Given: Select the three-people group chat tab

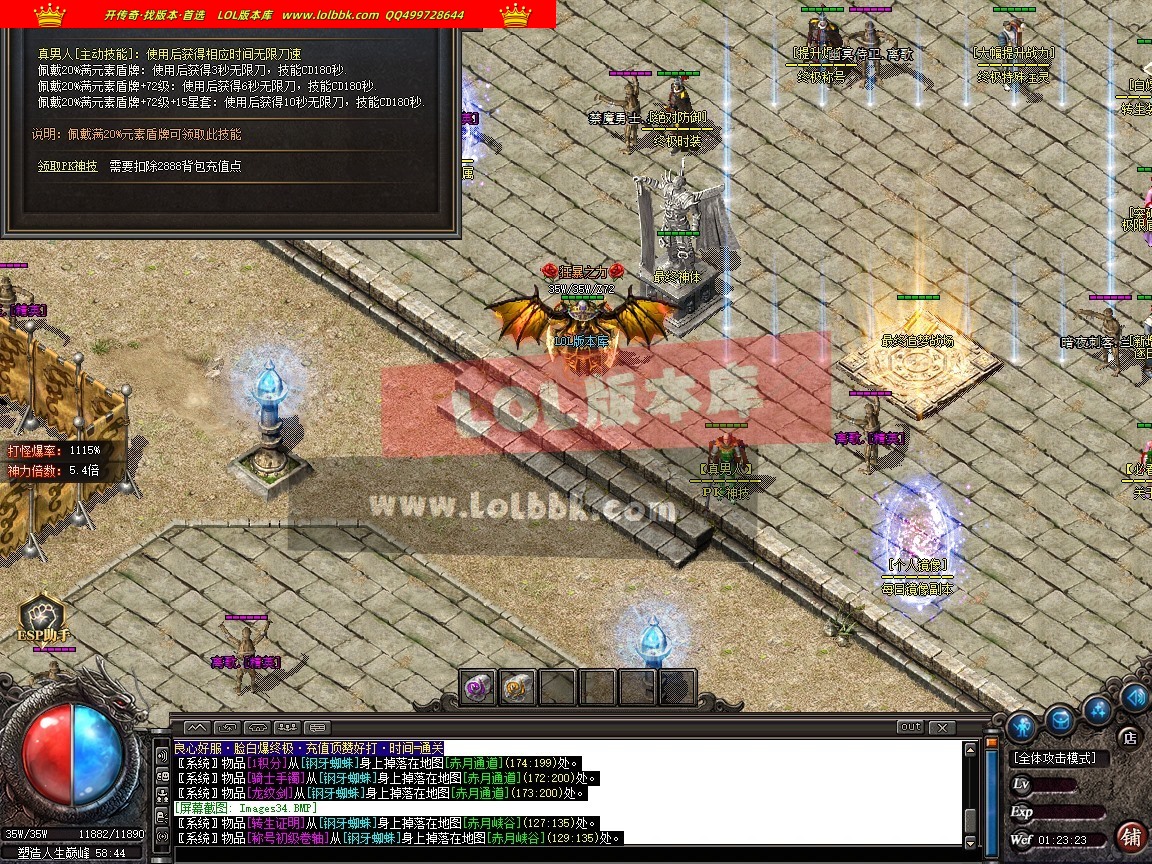Looking at the screenshot, I should pyautogui.click(x=287, y=727).
